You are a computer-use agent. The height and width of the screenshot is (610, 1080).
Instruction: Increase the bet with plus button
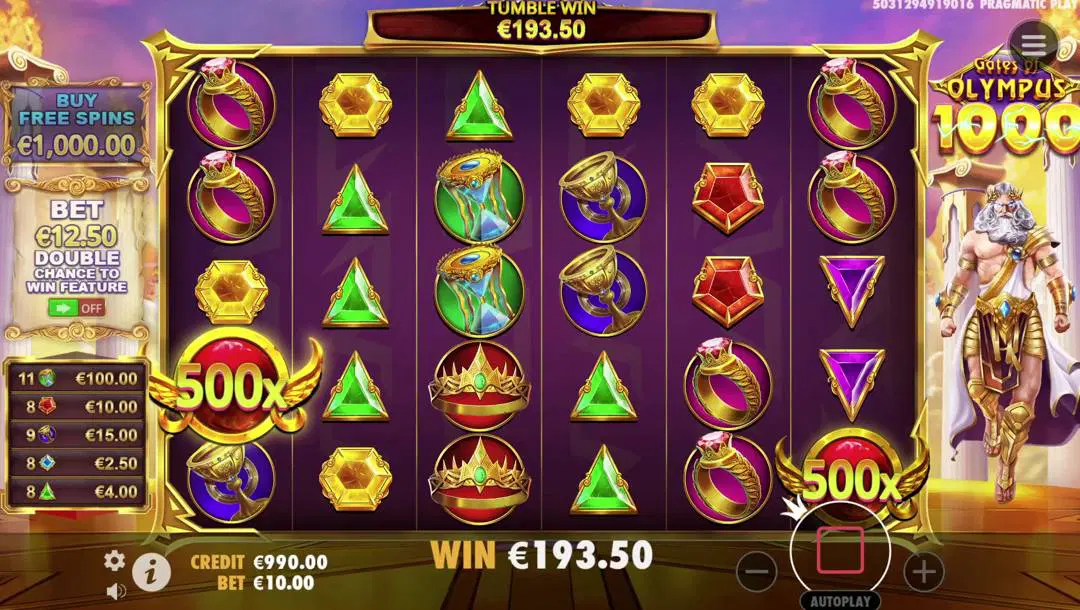click(923, 571)
